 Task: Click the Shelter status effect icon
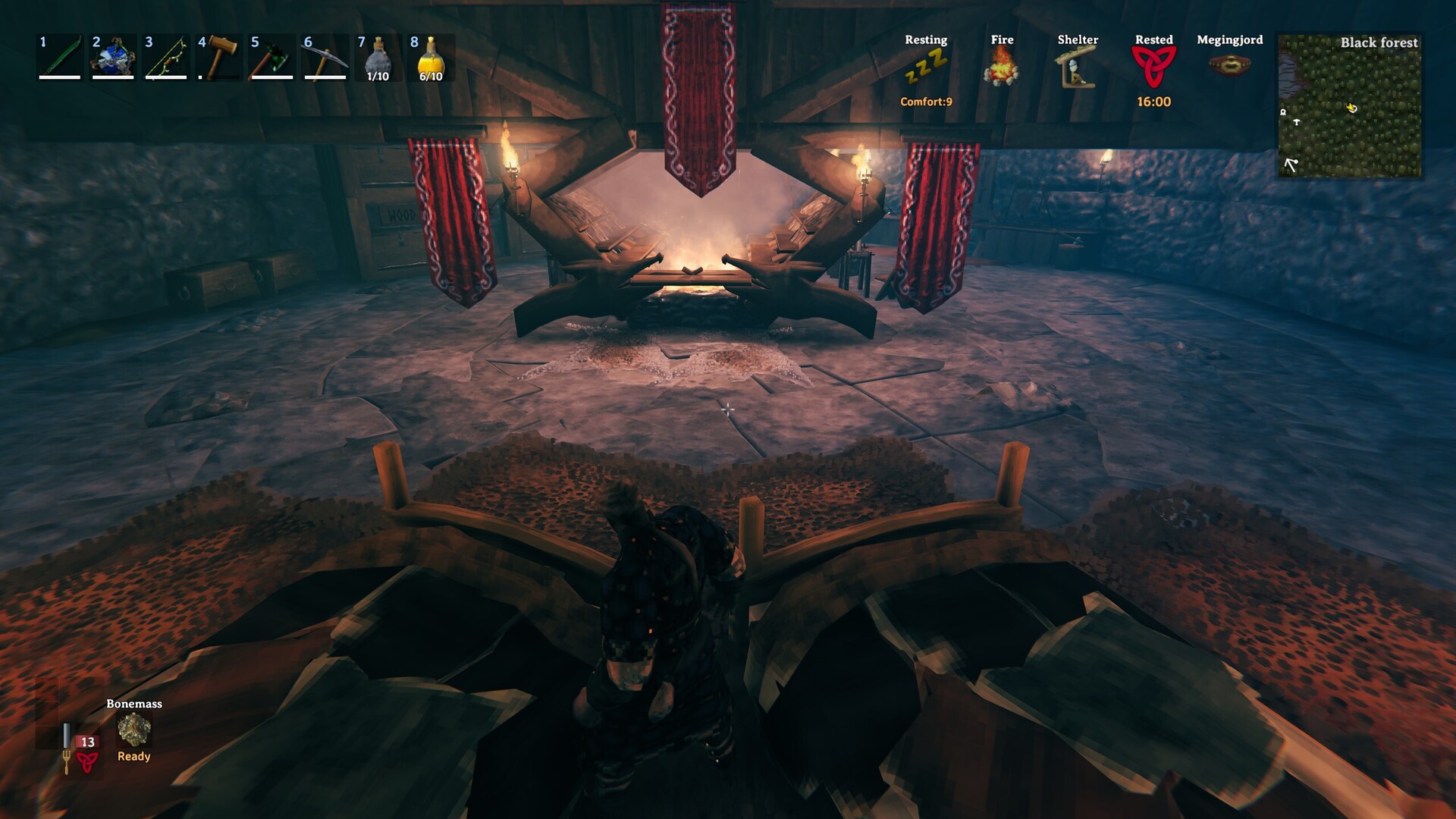click(1078, 67)
